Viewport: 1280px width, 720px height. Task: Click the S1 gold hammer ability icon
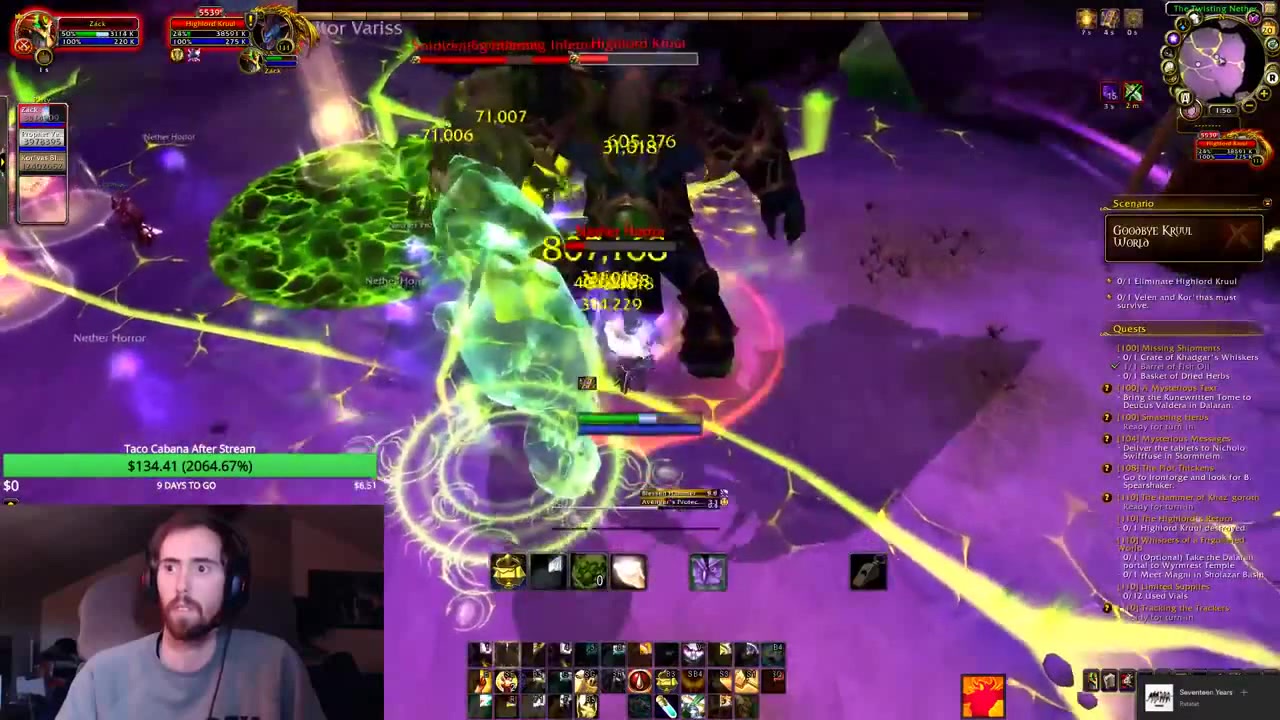click(x=749, y=680)
